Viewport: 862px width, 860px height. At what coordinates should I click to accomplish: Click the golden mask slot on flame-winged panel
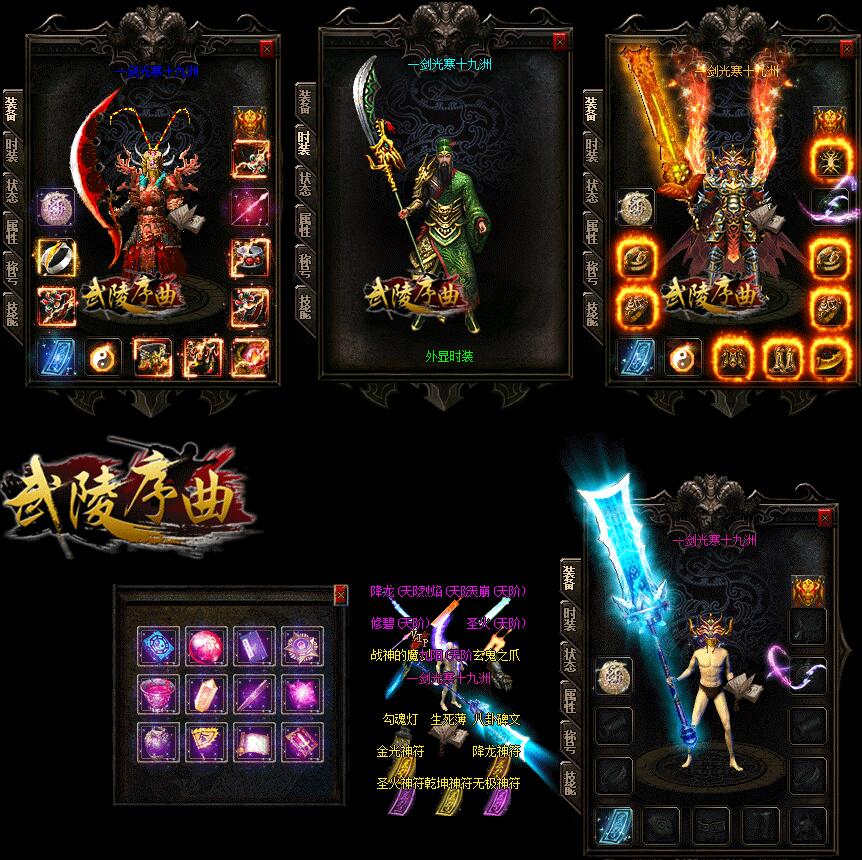(828, 121)
